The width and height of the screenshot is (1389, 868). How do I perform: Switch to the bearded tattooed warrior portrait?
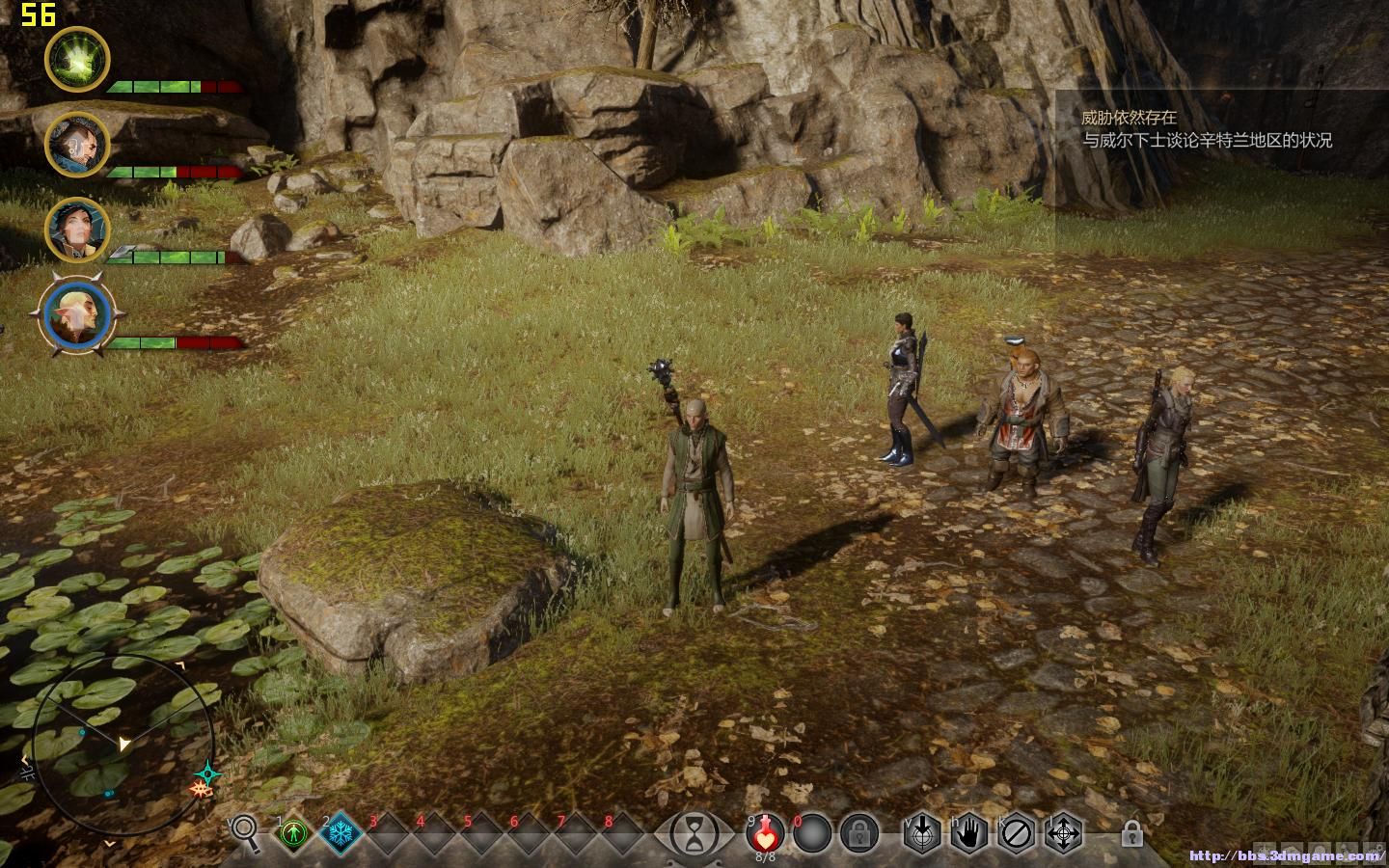77,145
